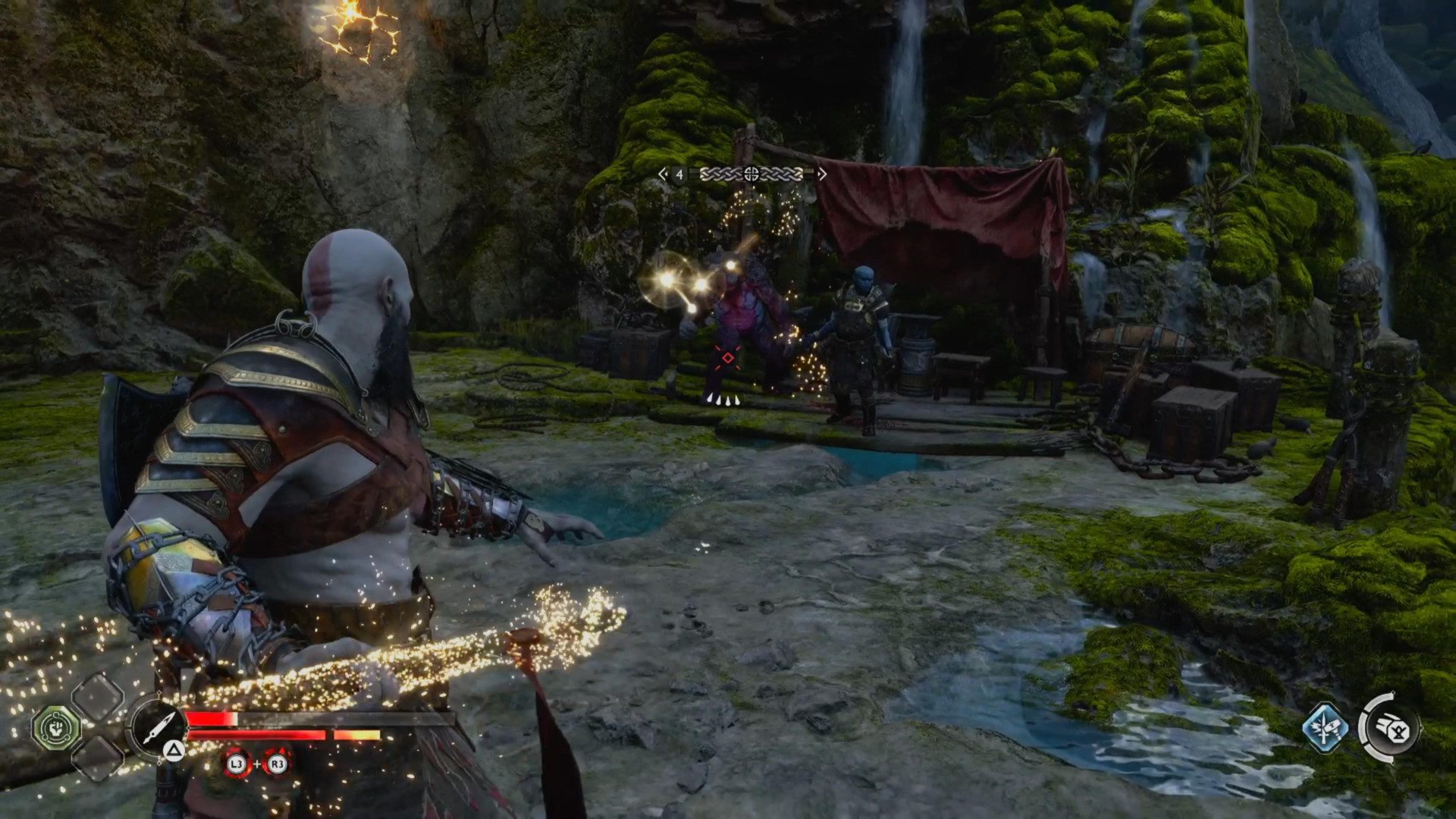Click the left chevron beside the level 4 badge
This screenshot has width=1456, height=819.
663,174
